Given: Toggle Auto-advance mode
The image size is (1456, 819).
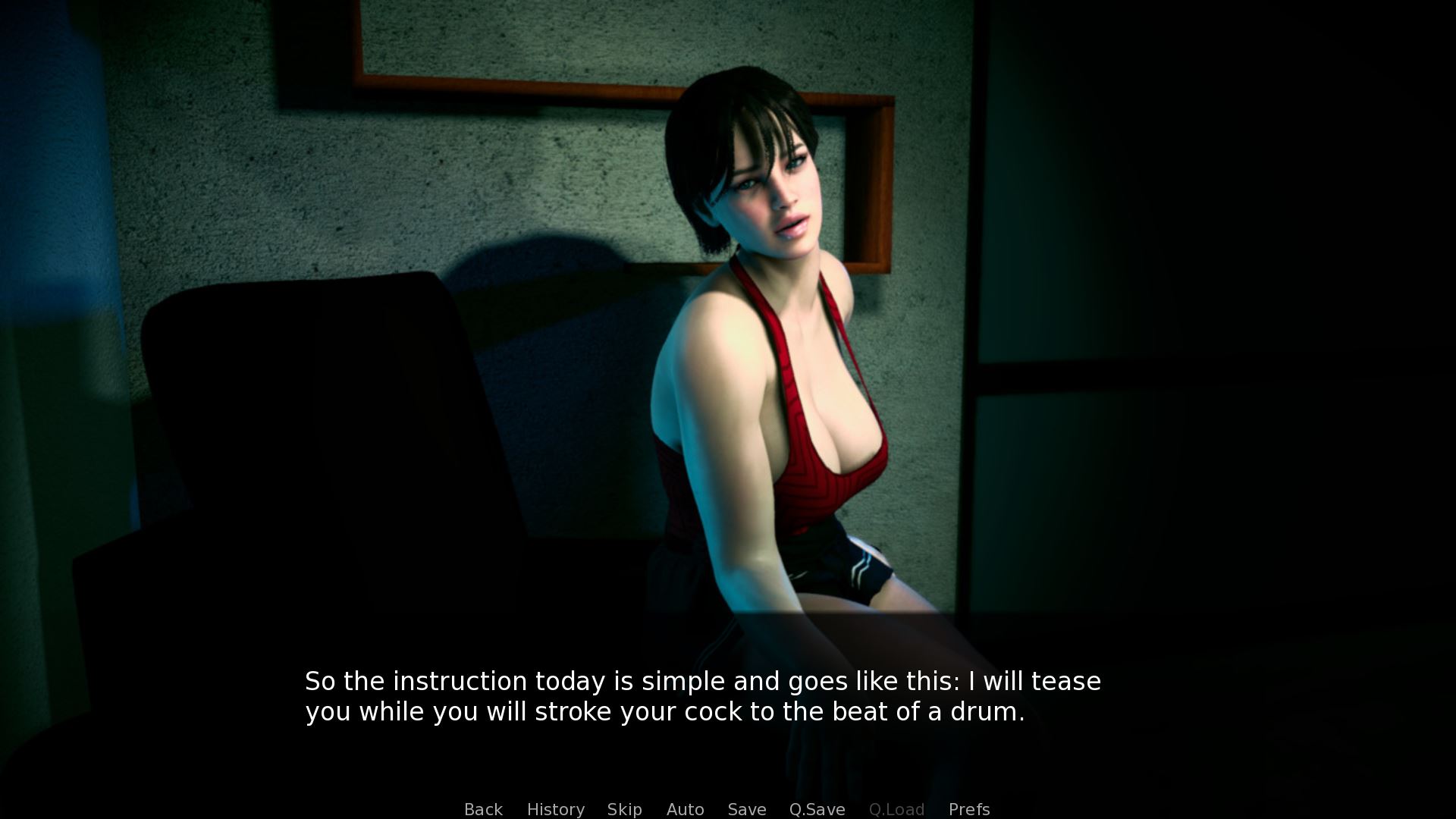Looking at the screenshot, I should tap(685, 809).
